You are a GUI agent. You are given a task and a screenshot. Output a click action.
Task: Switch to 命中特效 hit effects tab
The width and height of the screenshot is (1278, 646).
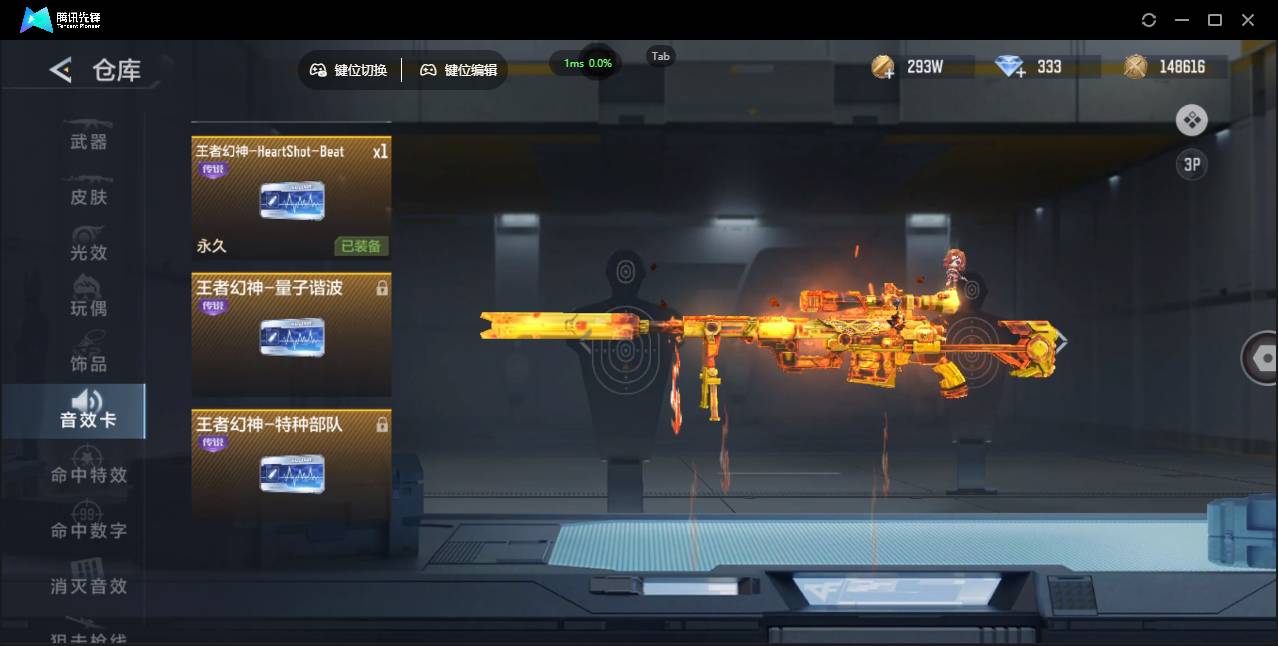coord(88,474)
